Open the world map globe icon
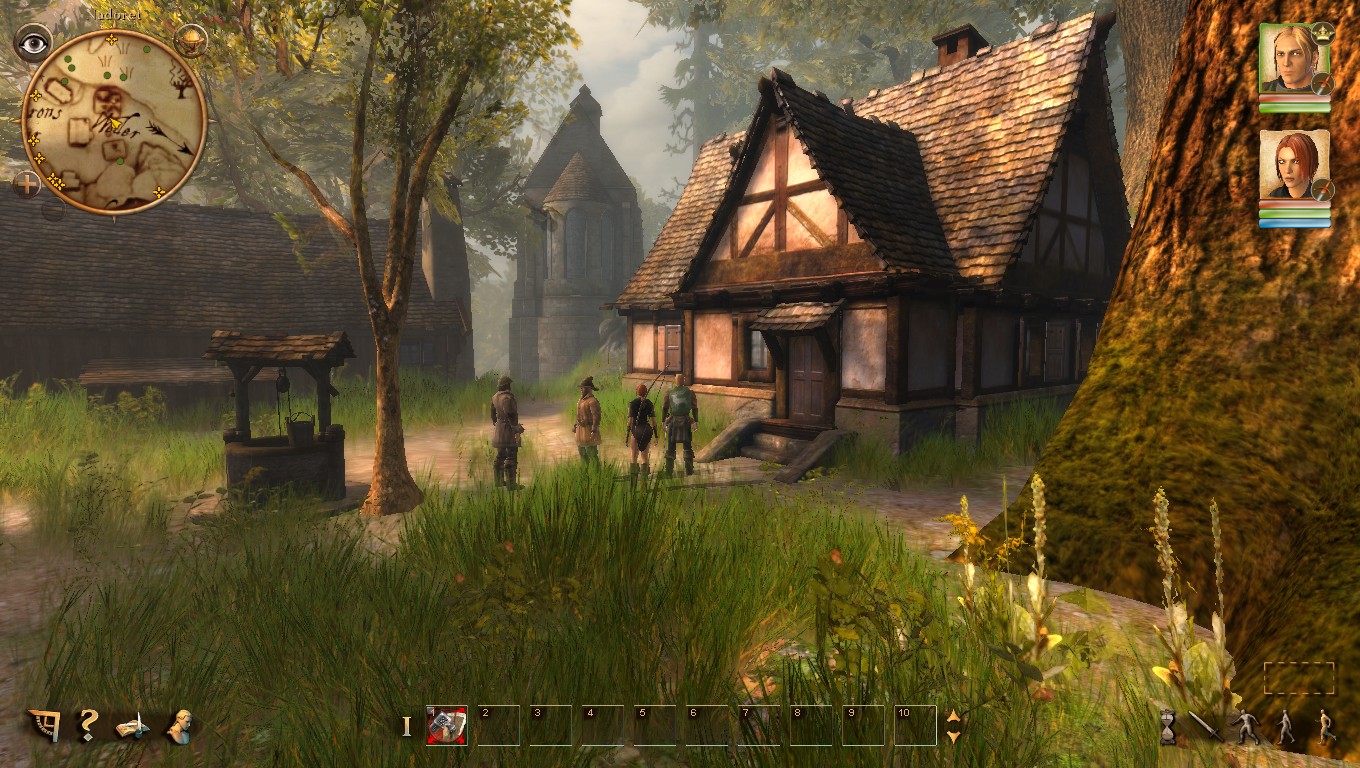Viewport: 1360px width, 768px height. pyautogui.click(x=190, y=42)
